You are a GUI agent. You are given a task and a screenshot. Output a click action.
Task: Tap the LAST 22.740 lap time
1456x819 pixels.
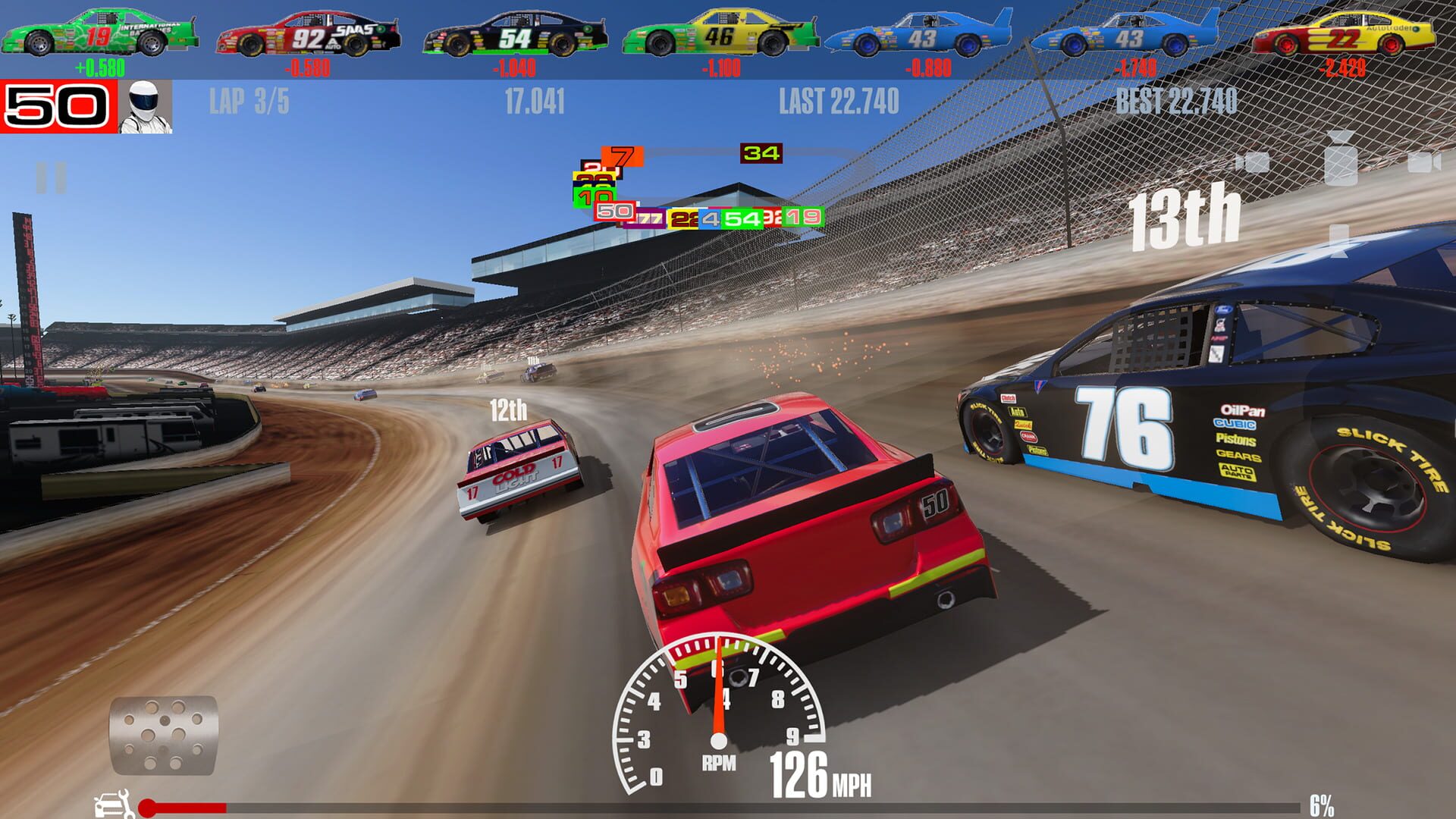click(839, 98)
